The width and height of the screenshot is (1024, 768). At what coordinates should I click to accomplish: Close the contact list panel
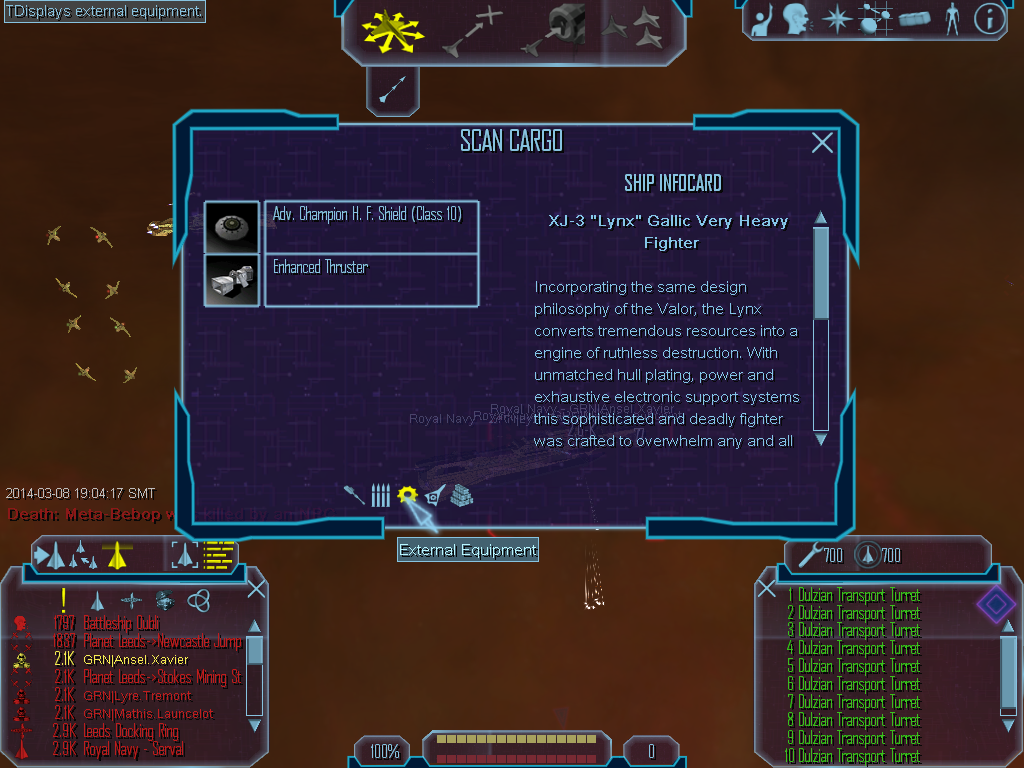click(x=256, y=589)
